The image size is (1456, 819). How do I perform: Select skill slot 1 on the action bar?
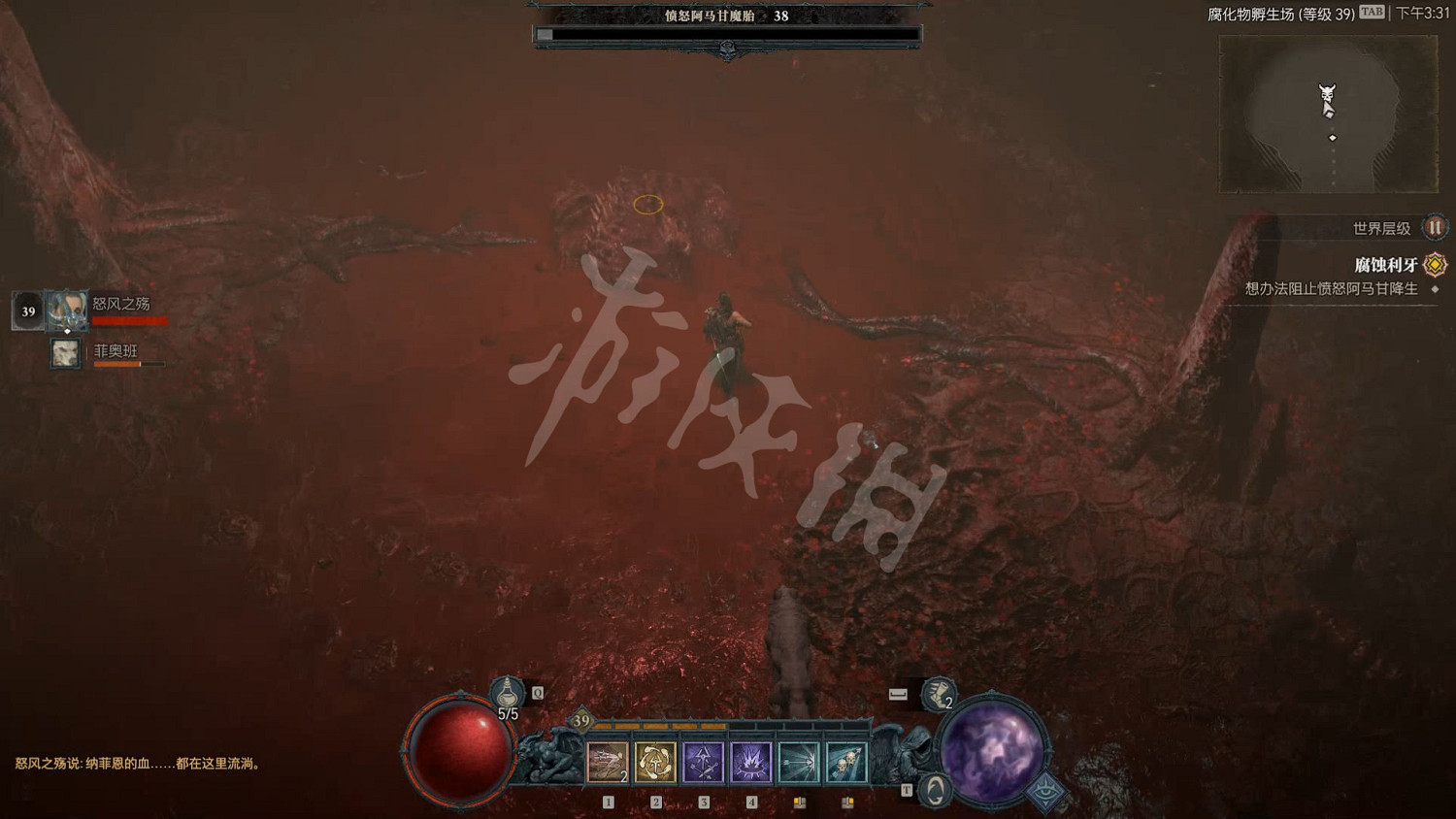coord(607,760)
